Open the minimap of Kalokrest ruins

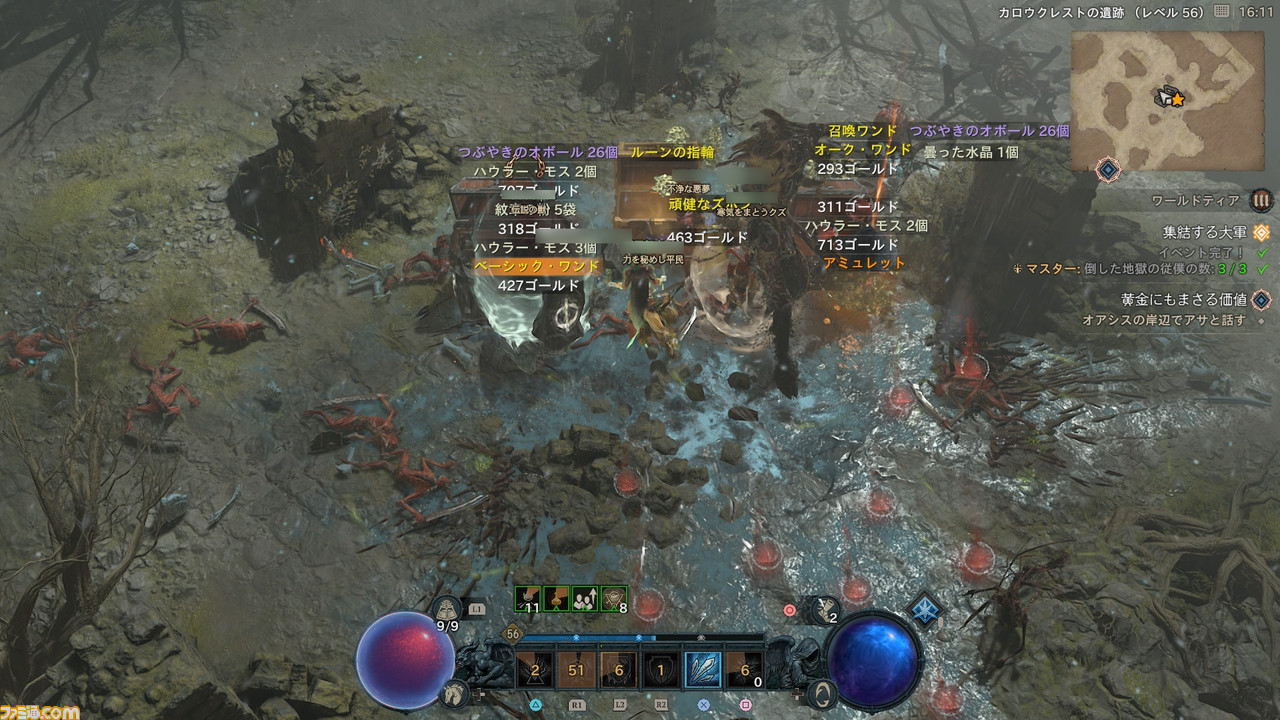1164,98
